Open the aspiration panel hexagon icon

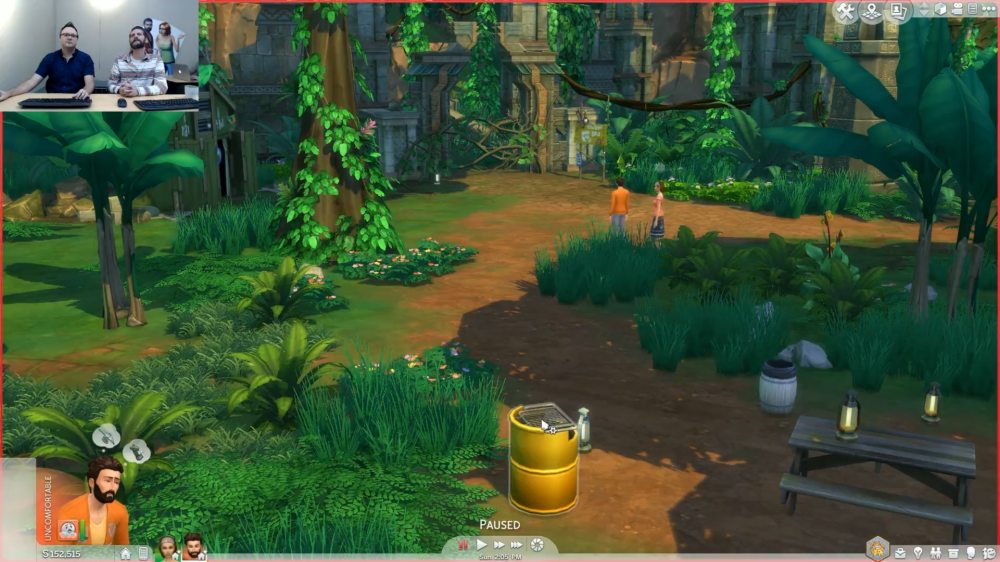(x=878, y=549)
